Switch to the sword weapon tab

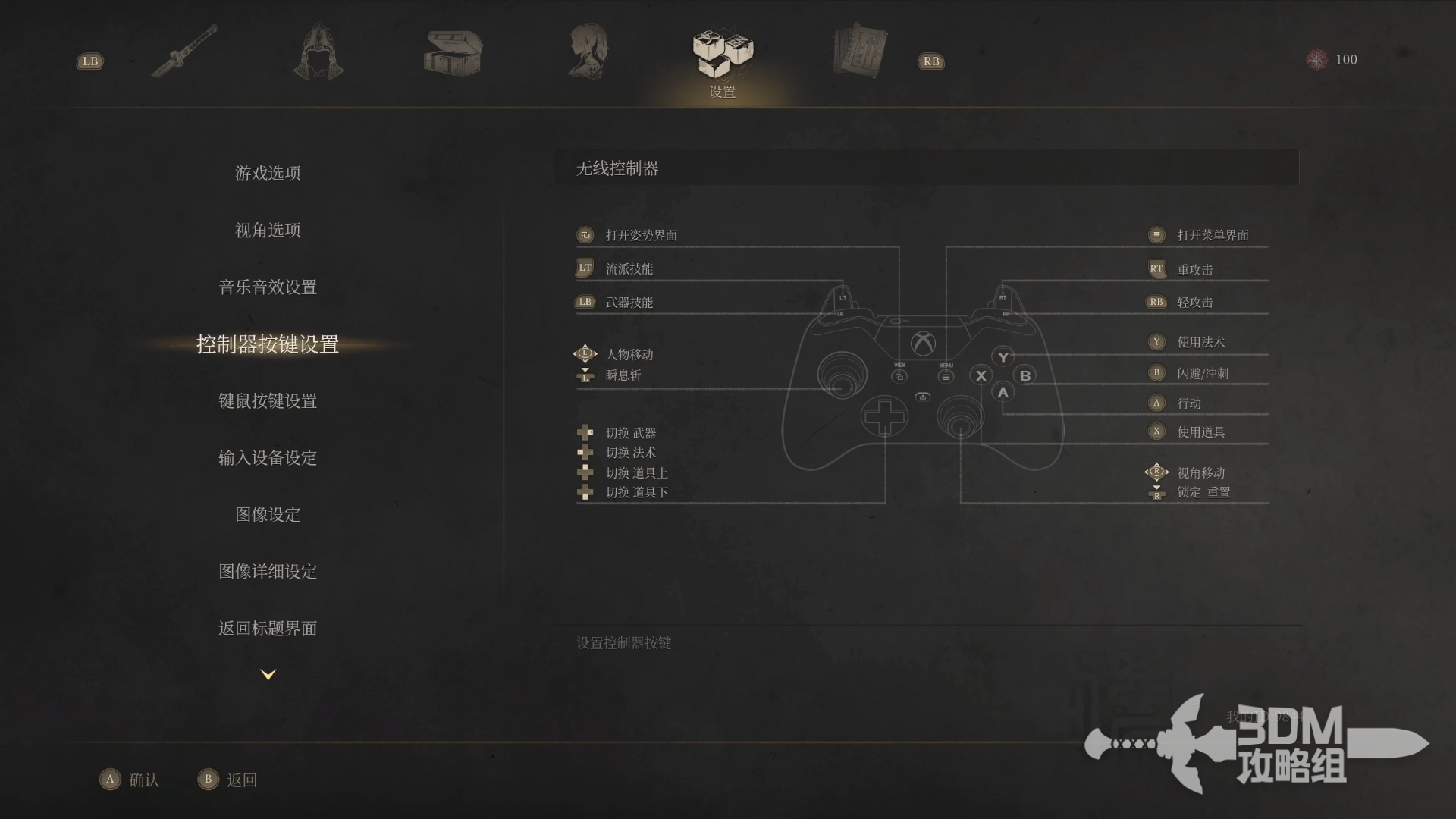[184, 52]
